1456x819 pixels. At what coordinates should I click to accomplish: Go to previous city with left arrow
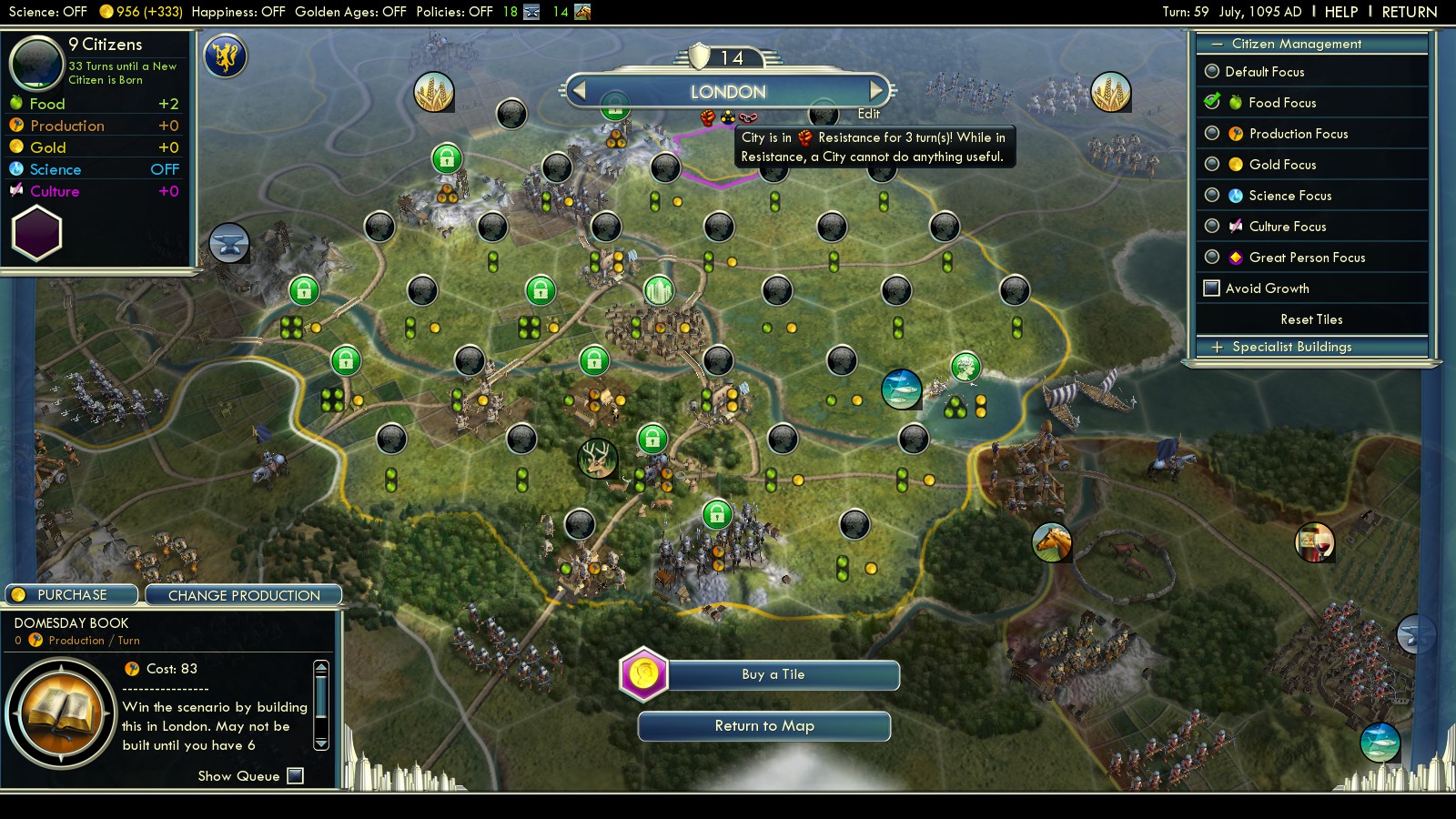(x=579, y=90)
